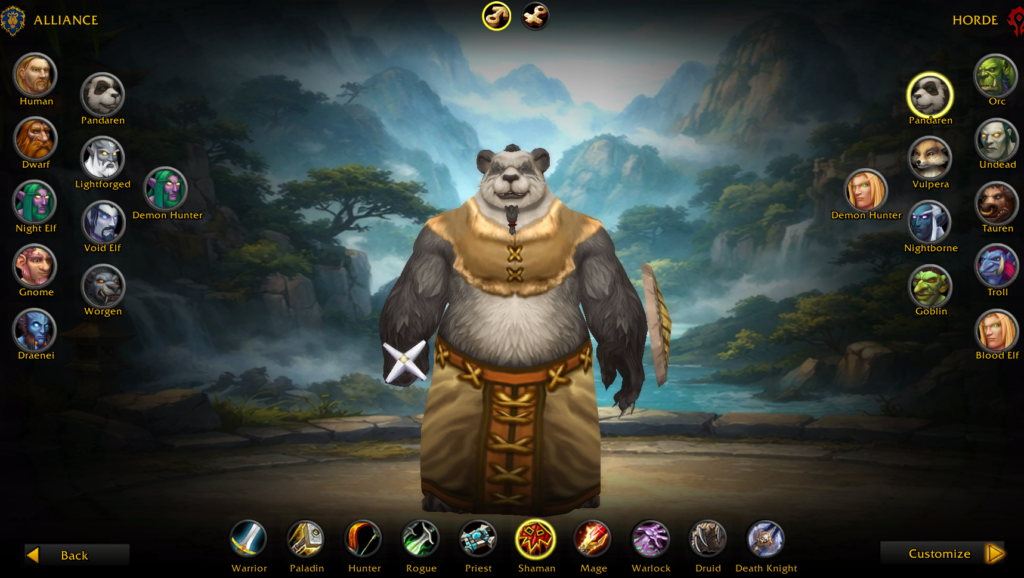Viewport: 1024px width, 578px height.
Task: Choose the Death Knight class
Action: pyautogui.click(x=766, y=539)
